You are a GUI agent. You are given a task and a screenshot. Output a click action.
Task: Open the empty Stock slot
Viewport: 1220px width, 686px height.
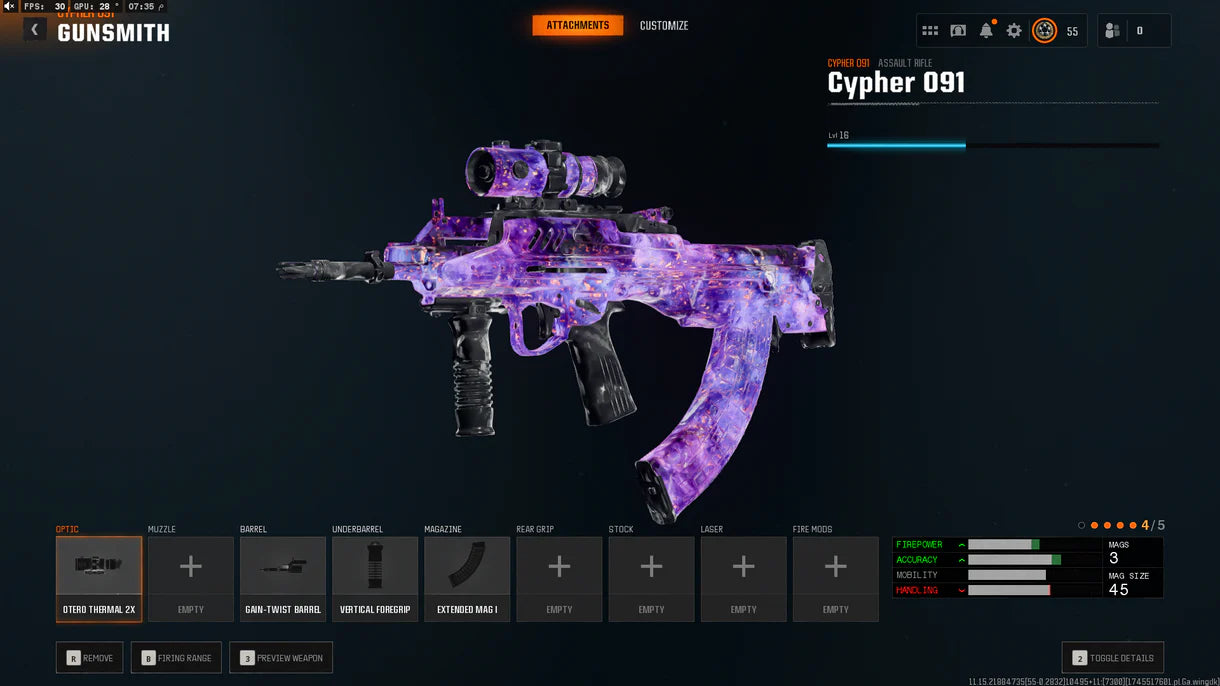[x=651, y=578]
